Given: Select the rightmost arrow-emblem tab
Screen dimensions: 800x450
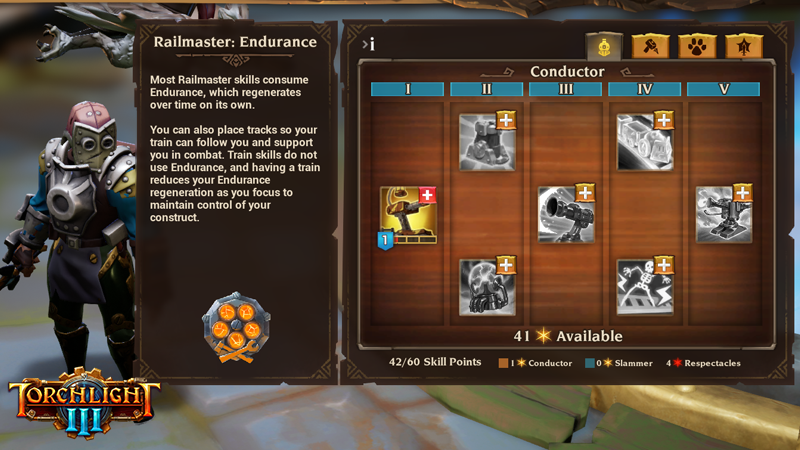Looking at the screenshot, I should pos(744,46).
